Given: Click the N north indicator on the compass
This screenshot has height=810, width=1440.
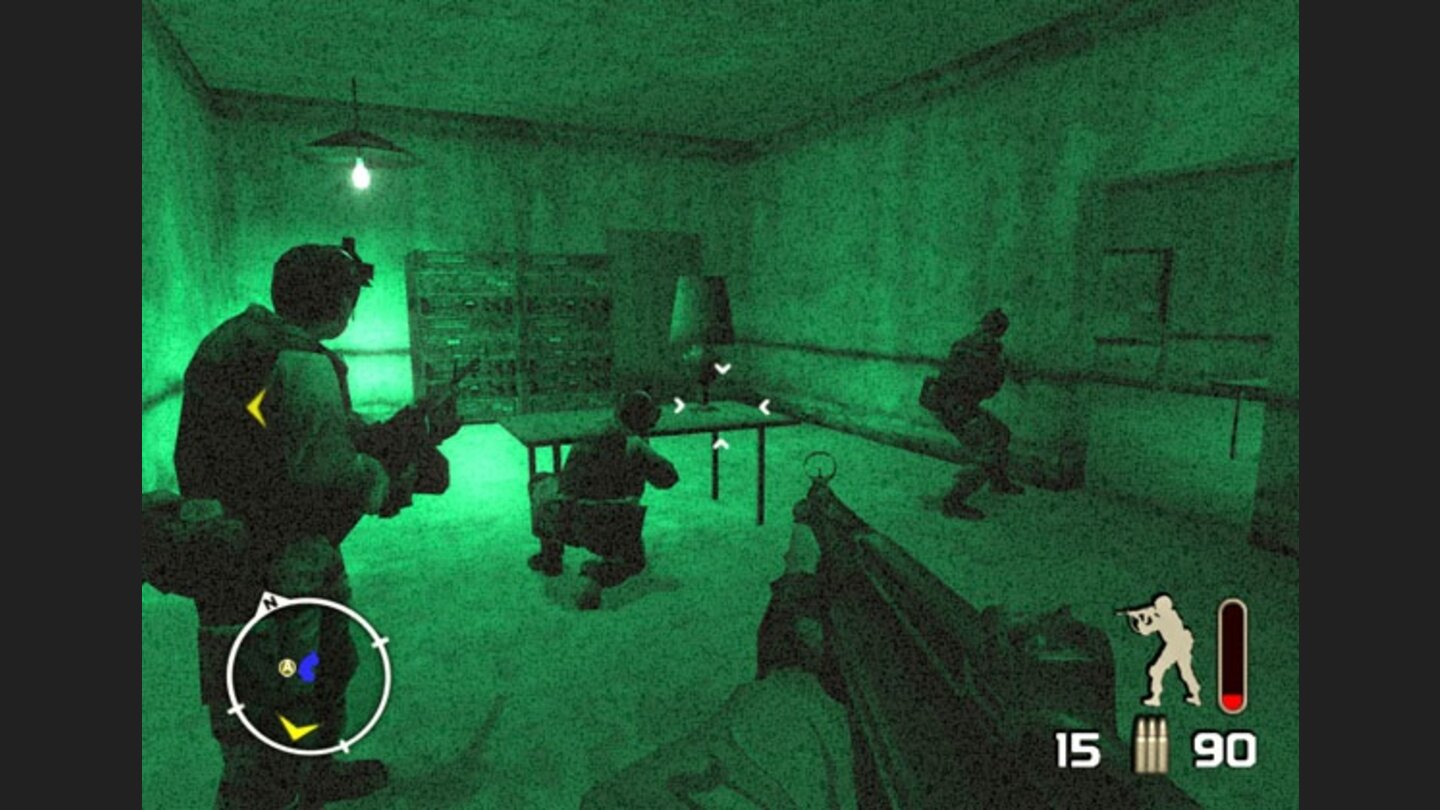Looking at the screenshot, I should 268,604.
